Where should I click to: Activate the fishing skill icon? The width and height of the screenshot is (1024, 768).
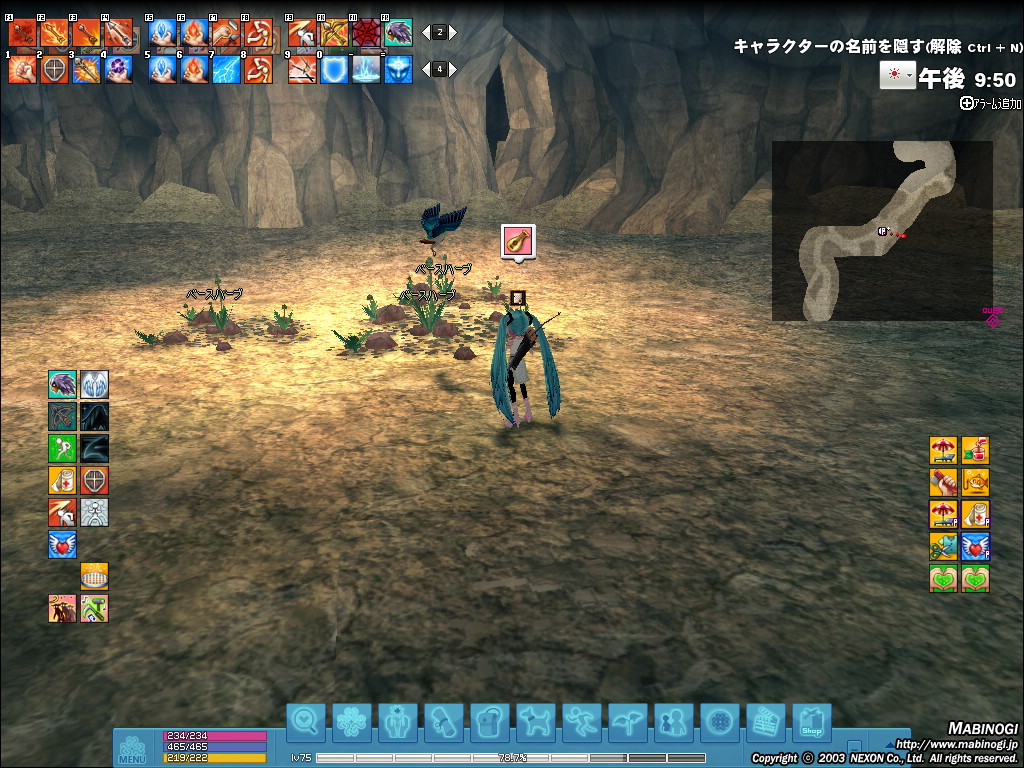coord(976,482)
